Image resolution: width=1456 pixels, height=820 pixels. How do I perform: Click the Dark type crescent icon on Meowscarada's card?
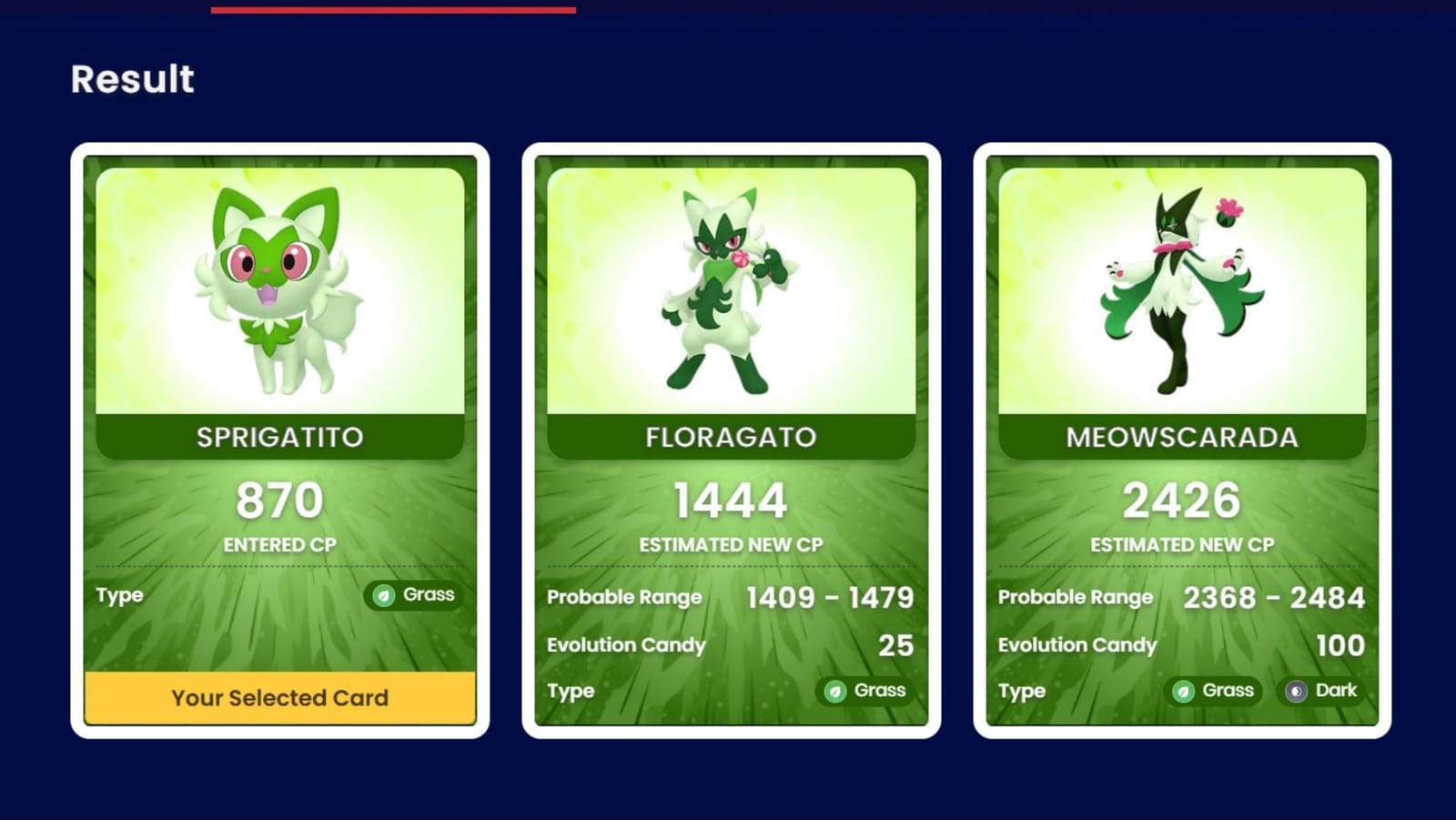pos(1297,691)
